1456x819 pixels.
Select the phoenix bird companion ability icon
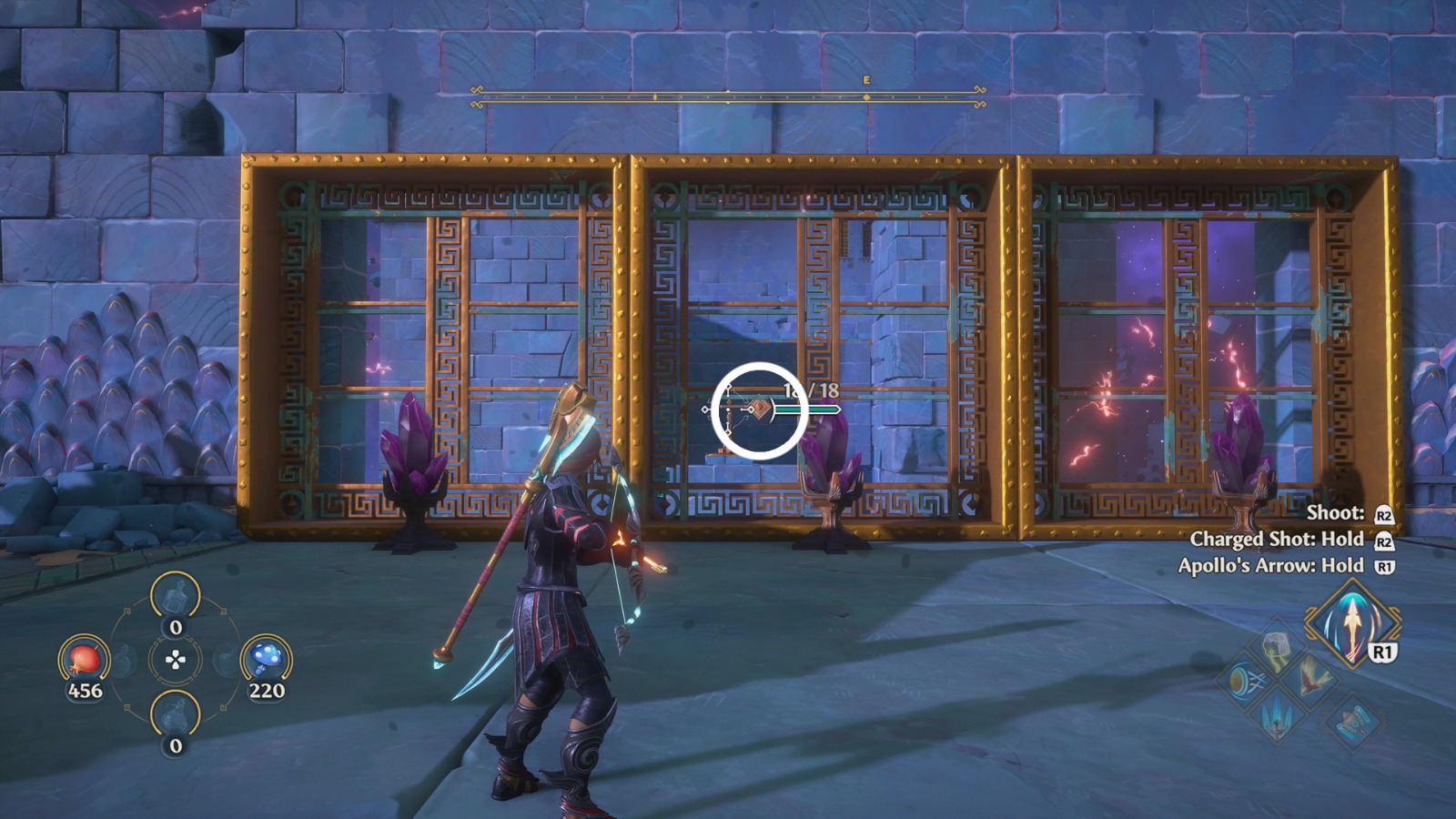(x=1309, y=679)
